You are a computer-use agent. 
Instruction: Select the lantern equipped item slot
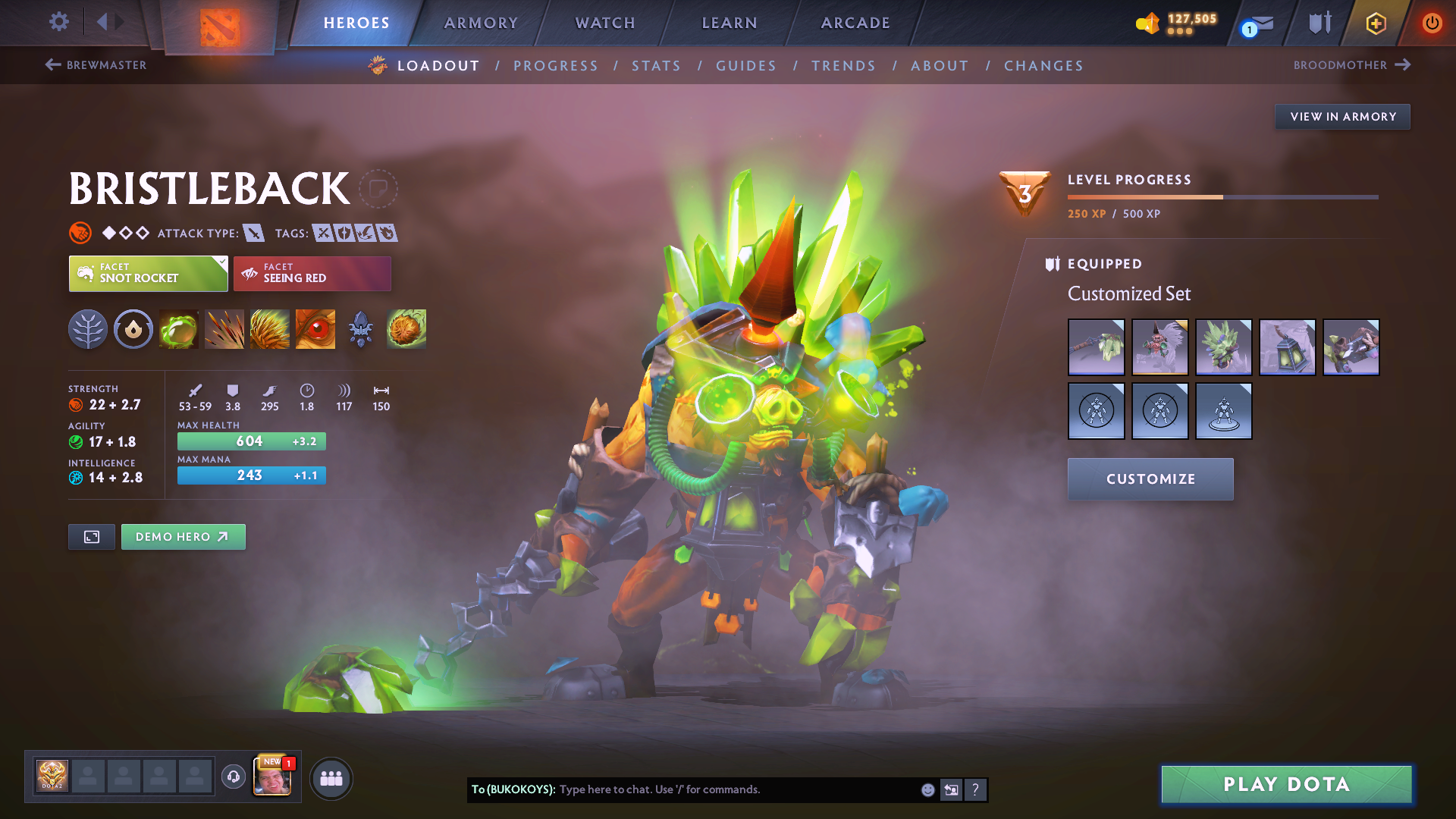1287,347
